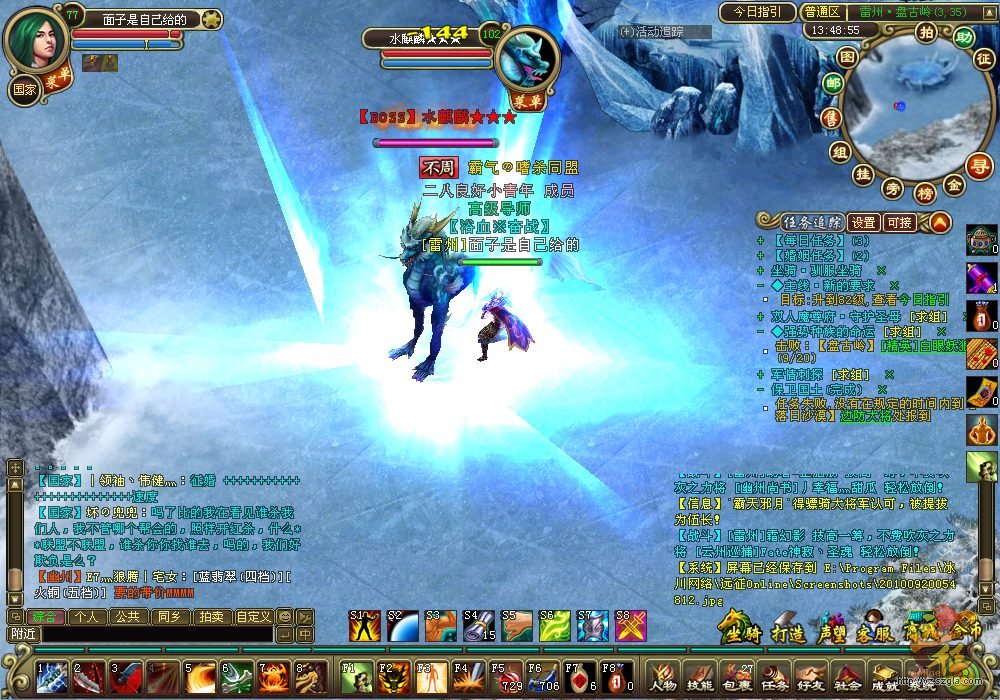Open the 坐骑 mount panel
Viewport: 1000px width, 700px height.
click(744, 633)
